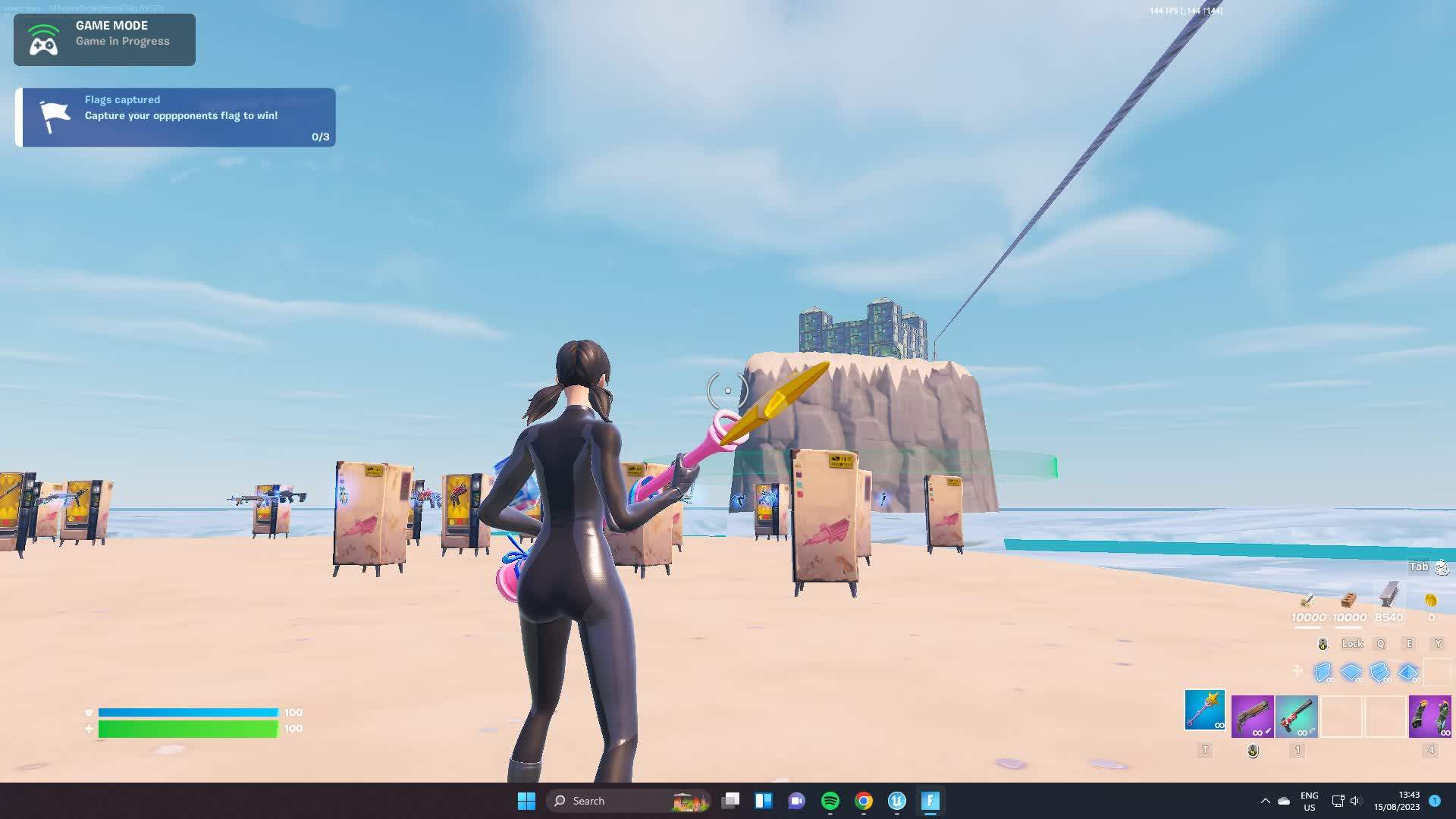Toggle the Lock build selection option
The width and height of the screenshot is (1456, 819).
[1352, 643]
